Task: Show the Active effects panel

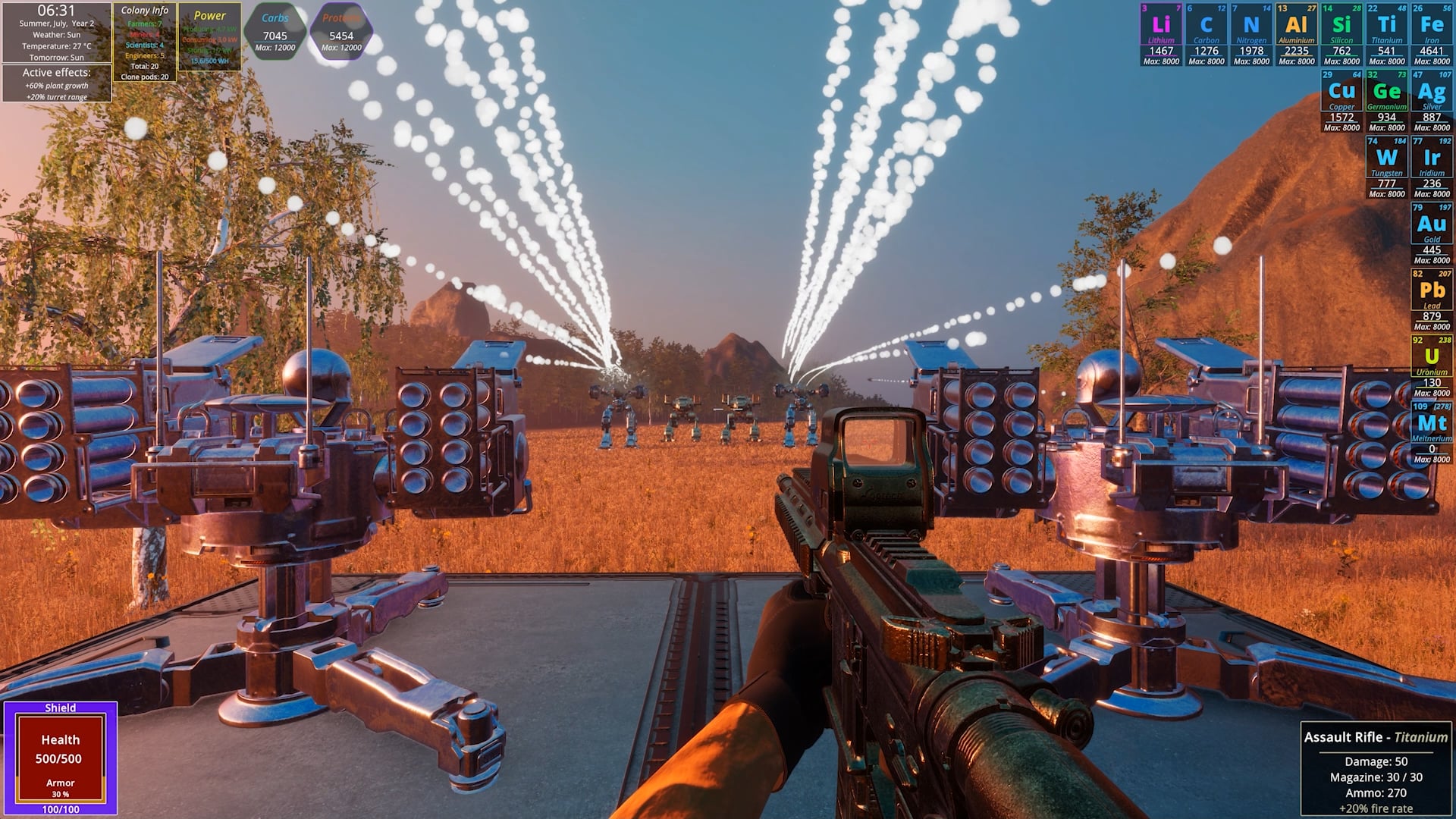Action: tap(57, 83)
